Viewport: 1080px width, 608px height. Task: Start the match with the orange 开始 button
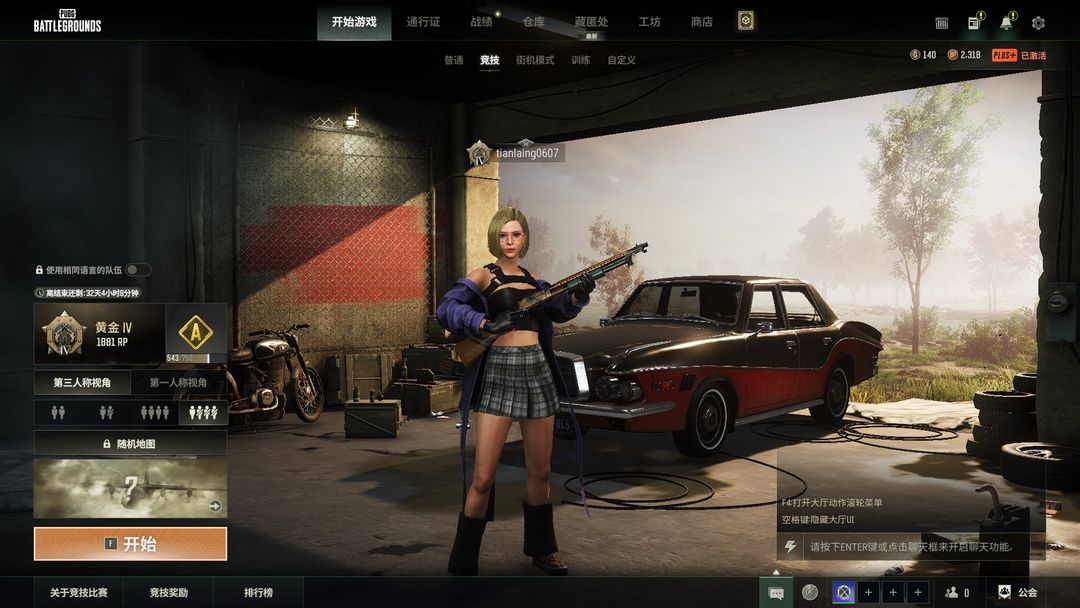pos(130,544)
